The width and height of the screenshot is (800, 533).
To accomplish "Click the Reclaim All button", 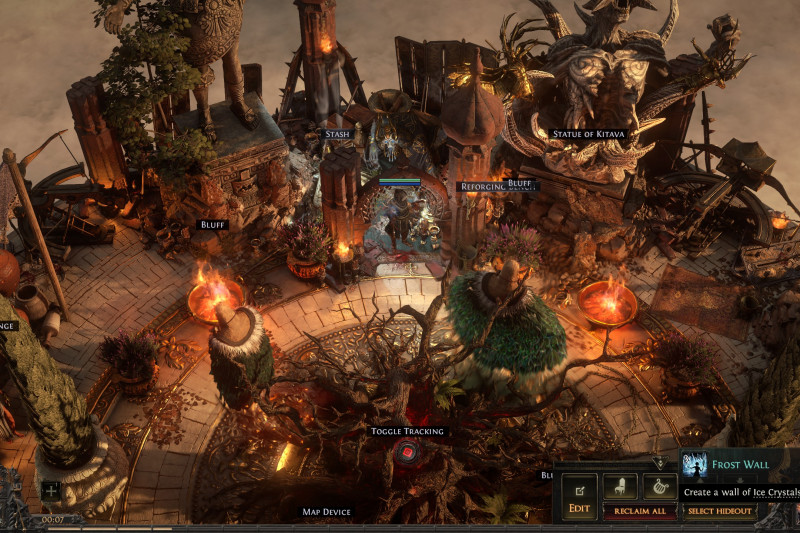I will 639,511.
